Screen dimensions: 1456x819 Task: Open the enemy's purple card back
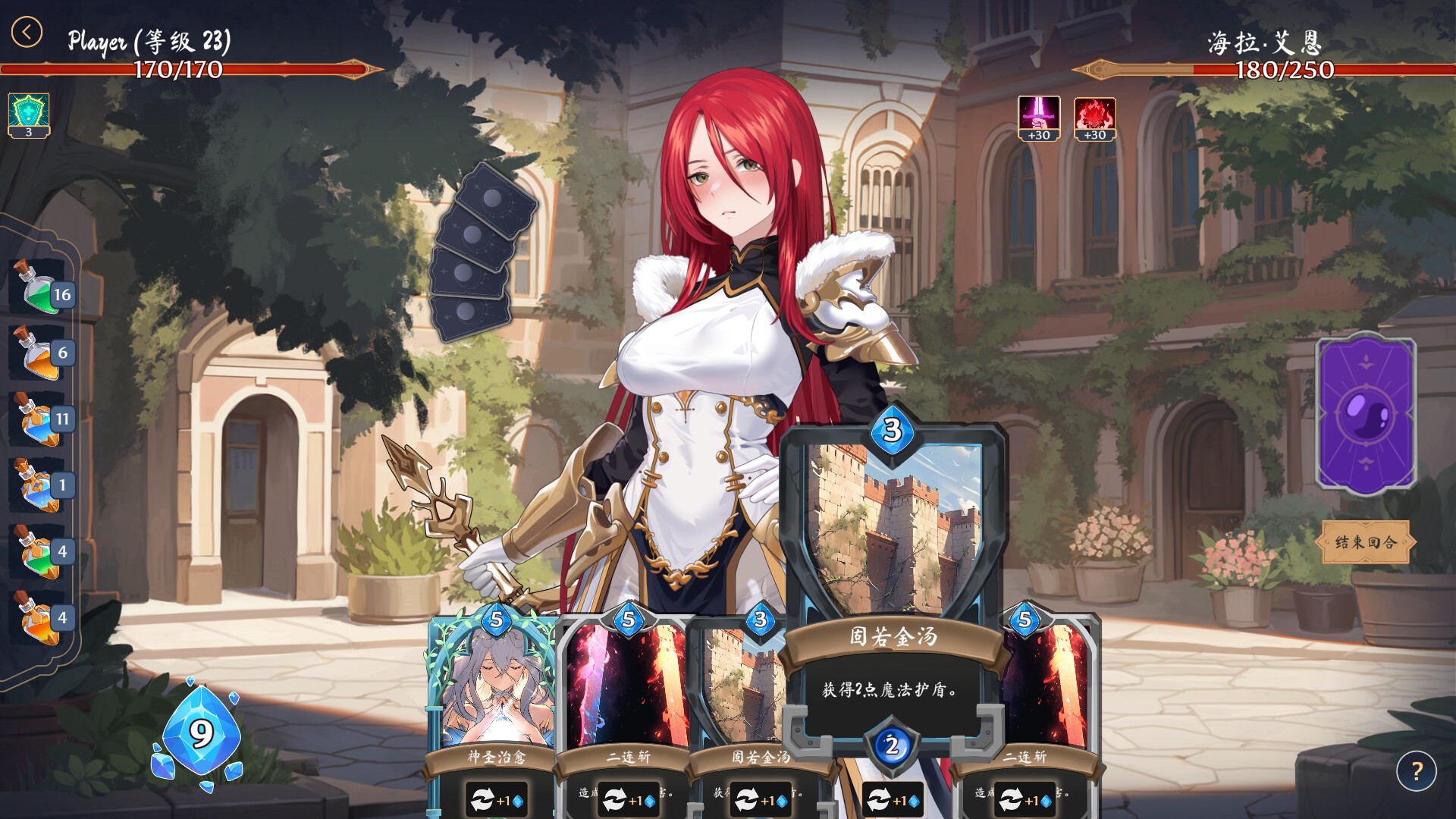[x=1367, y=413]
